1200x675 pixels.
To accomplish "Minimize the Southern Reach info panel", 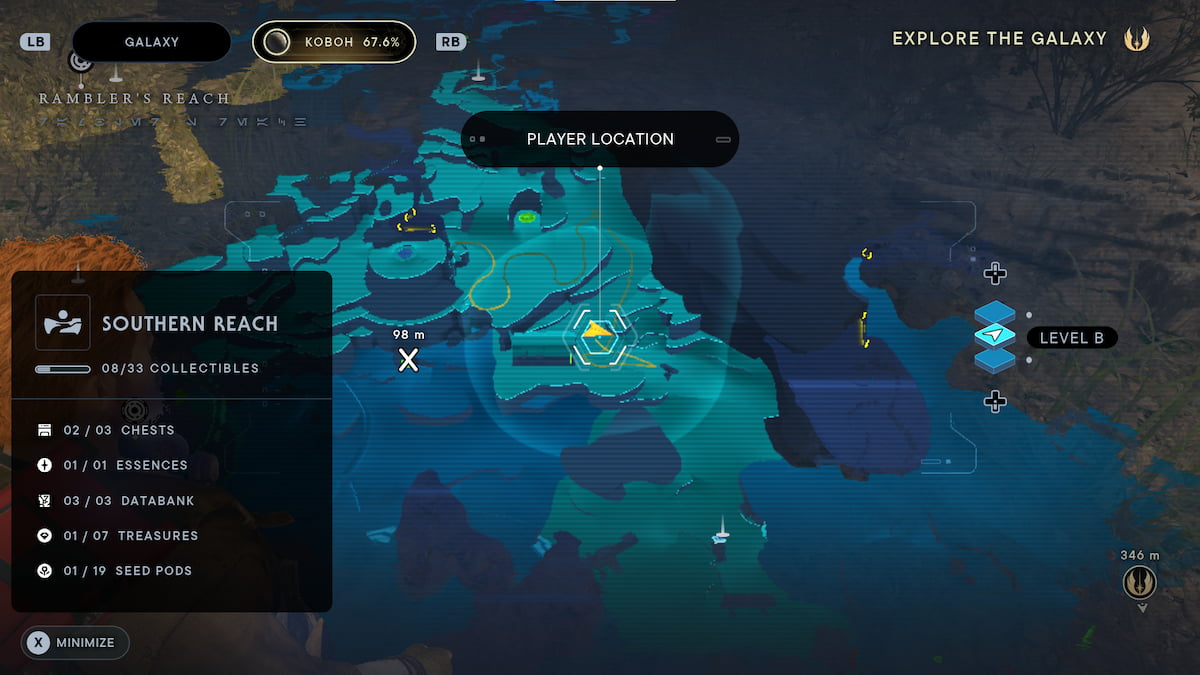I will click(x=75, y=643).
